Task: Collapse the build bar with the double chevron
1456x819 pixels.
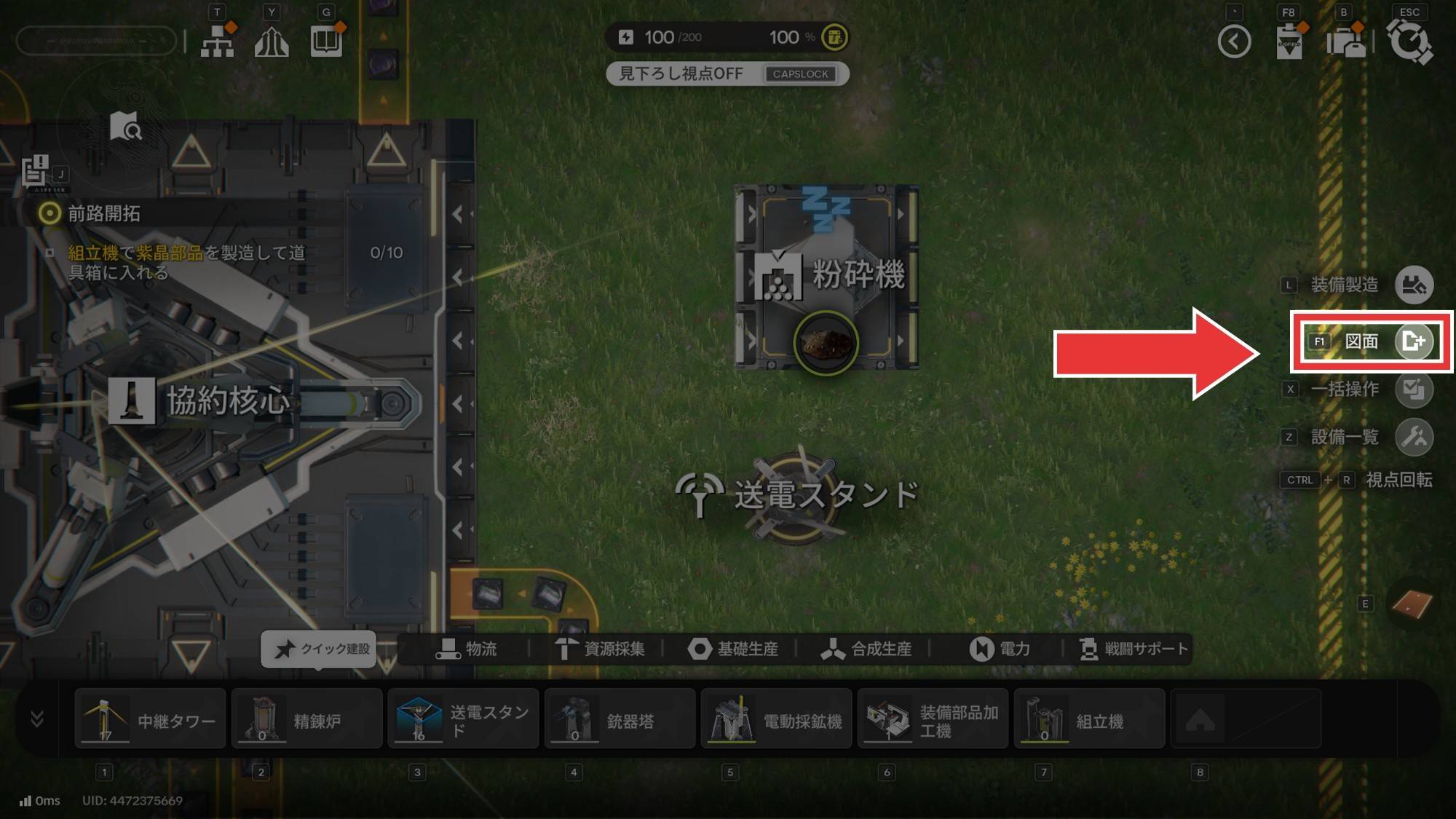Action: [x=37, y=719]
